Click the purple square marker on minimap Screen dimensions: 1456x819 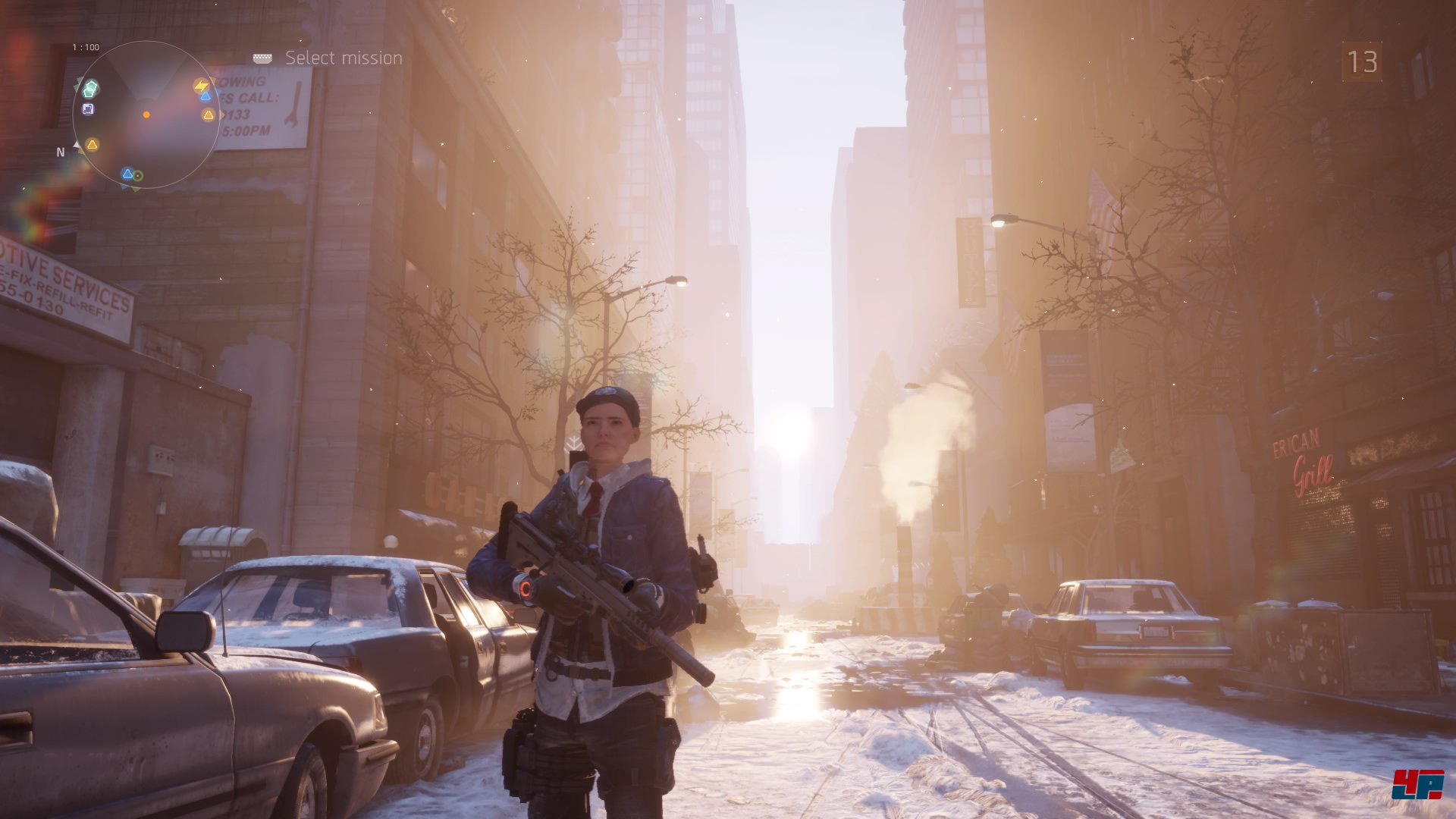pyautogui.click(x=88, y=109)
